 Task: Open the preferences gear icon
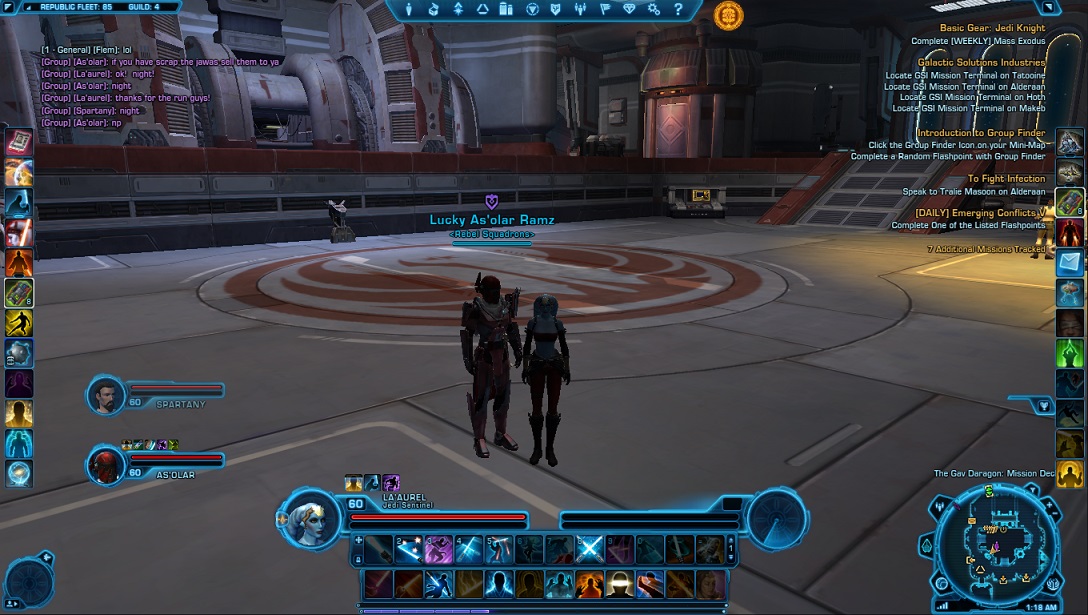pyautogui.click(x=653, y=9)
